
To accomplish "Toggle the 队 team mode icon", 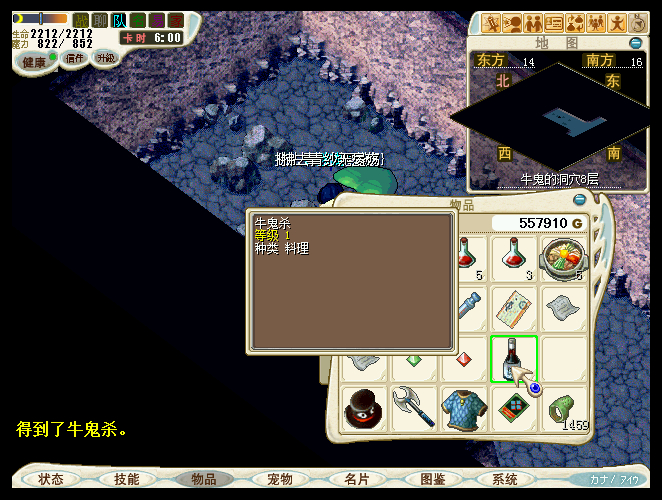I will coord(119,20).
